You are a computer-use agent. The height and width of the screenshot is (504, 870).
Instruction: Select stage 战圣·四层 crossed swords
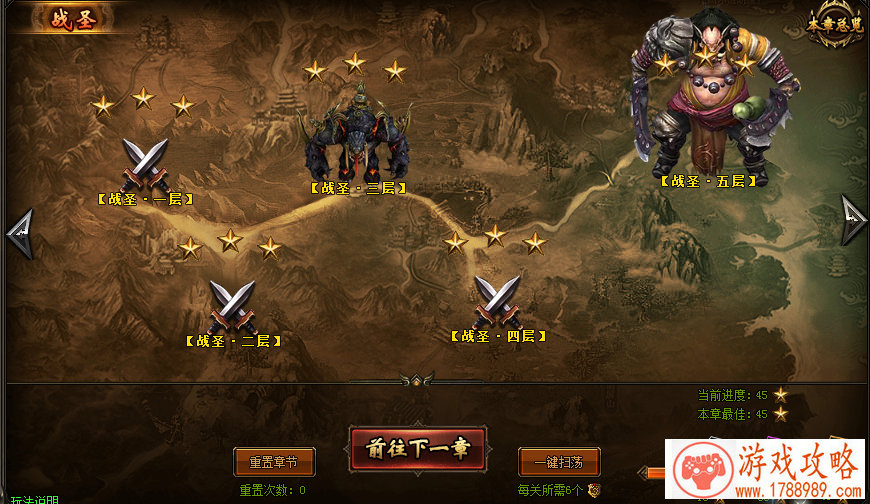pyautogui.click(x=497, y=299)
